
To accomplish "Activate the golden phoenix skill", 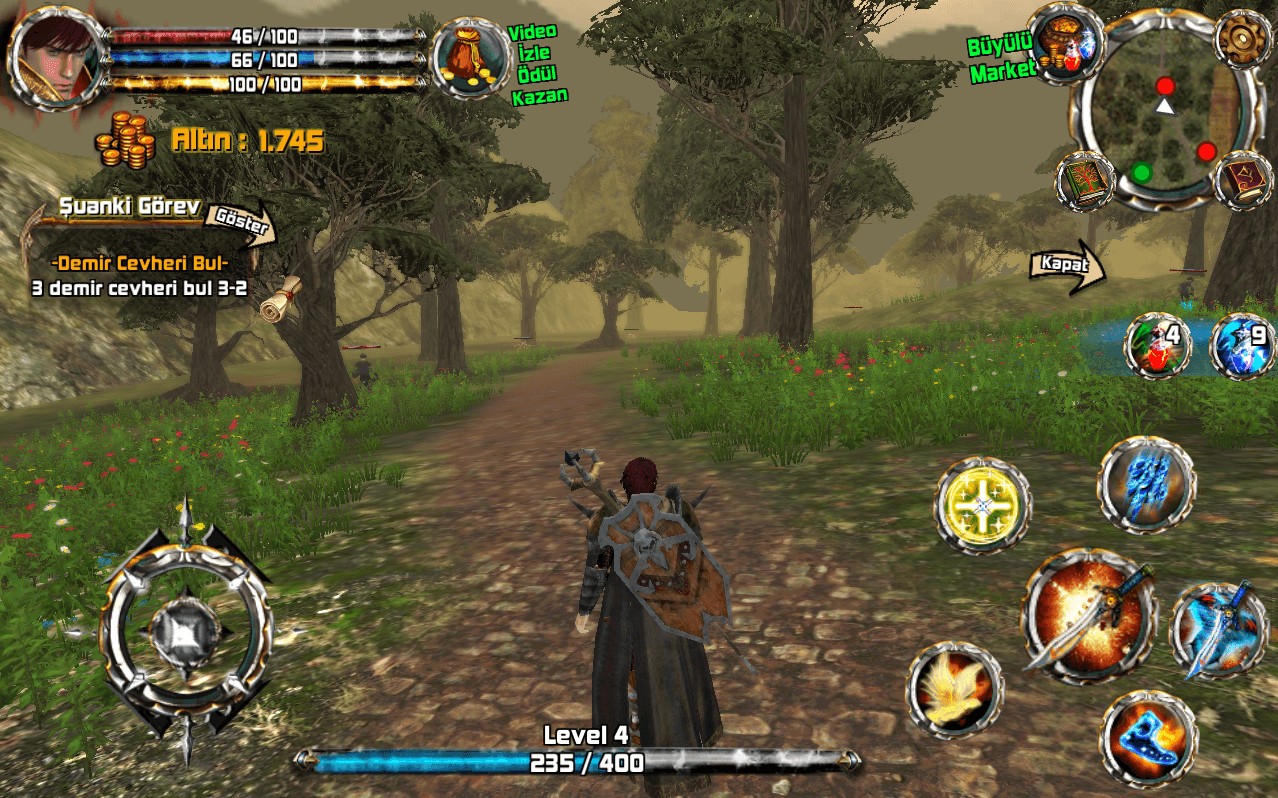I will (955, 689).
